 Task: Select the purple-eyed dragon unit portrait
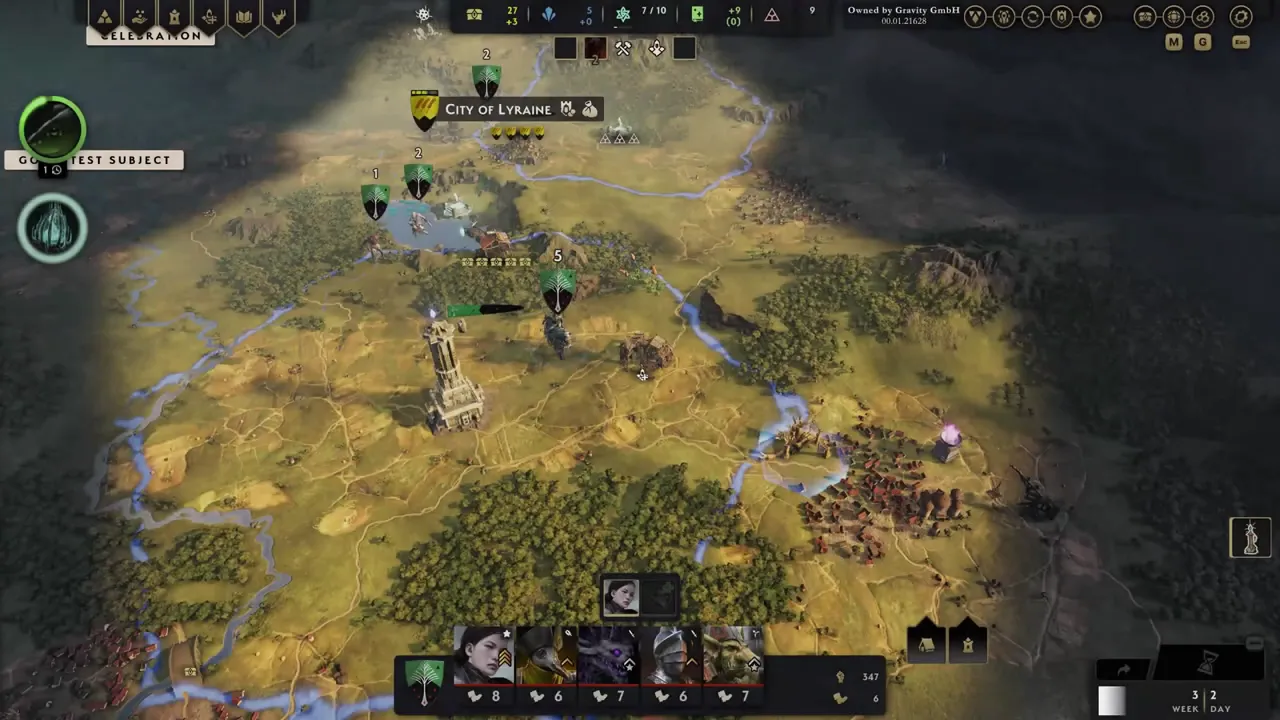[x=608, y=656]
